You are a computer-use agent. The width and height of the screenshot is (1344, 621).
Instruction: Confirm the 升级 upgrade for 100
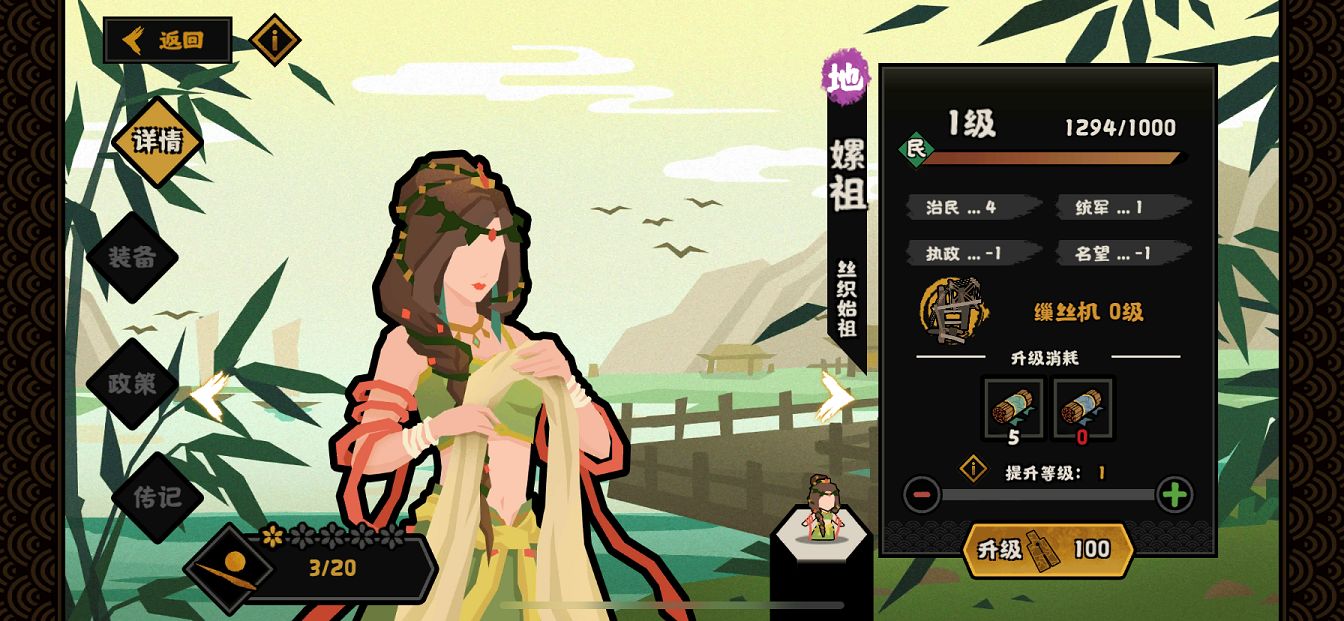point(1048,549)
